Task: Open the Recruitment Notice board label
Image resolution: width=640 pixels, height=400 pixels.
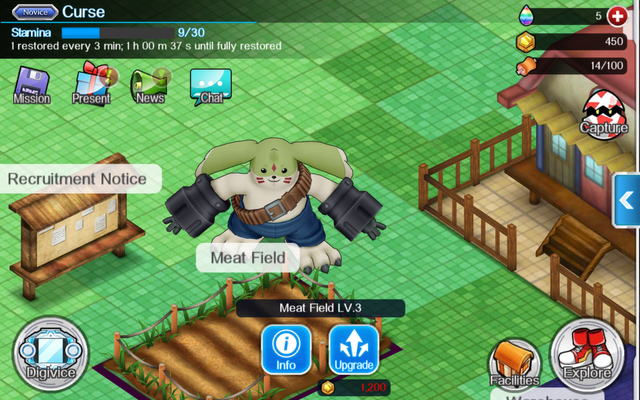Action: [x=84, y=180]
